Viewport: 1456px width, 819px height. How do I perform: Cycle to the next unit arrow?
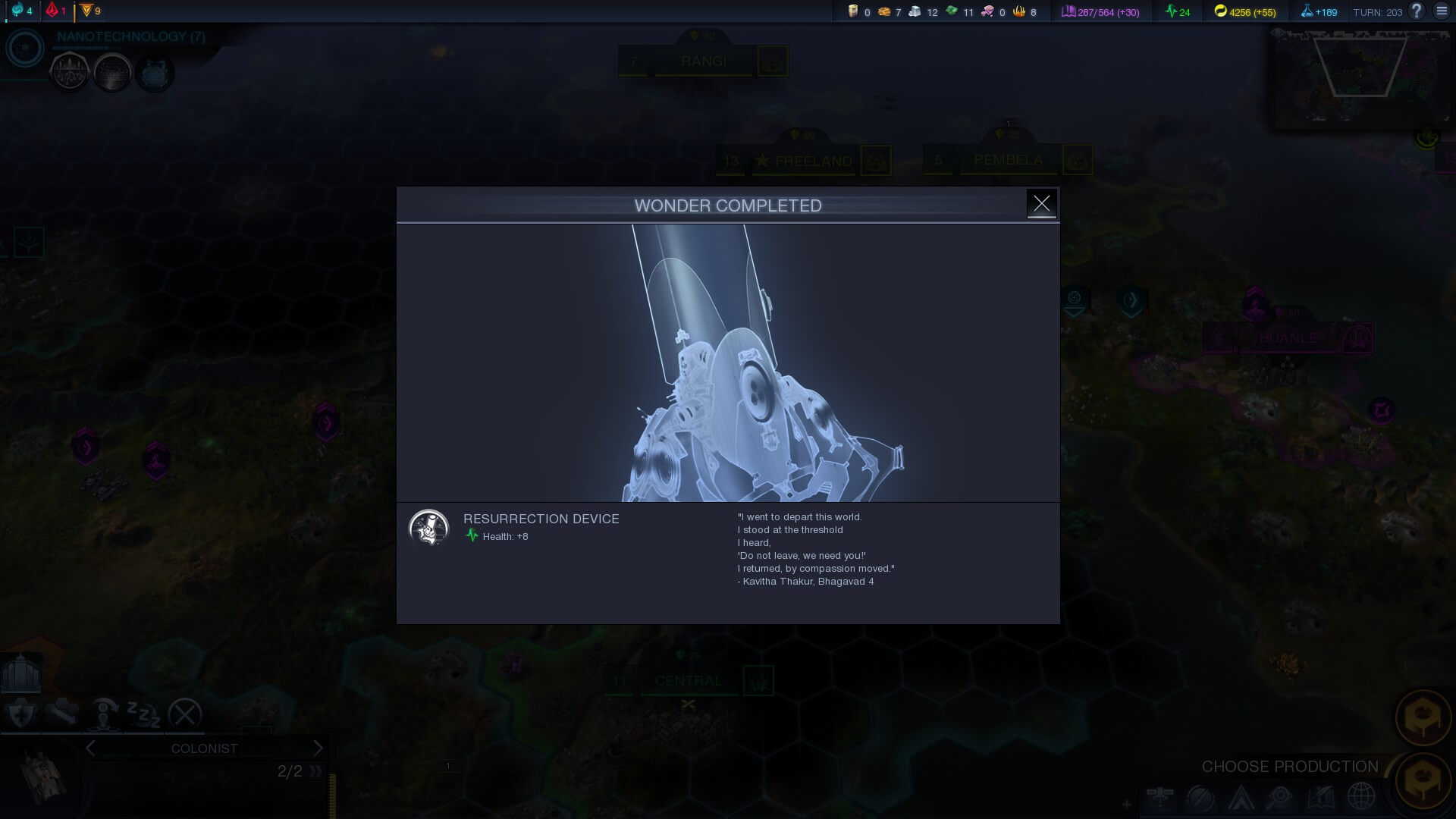tap(318, 748)
